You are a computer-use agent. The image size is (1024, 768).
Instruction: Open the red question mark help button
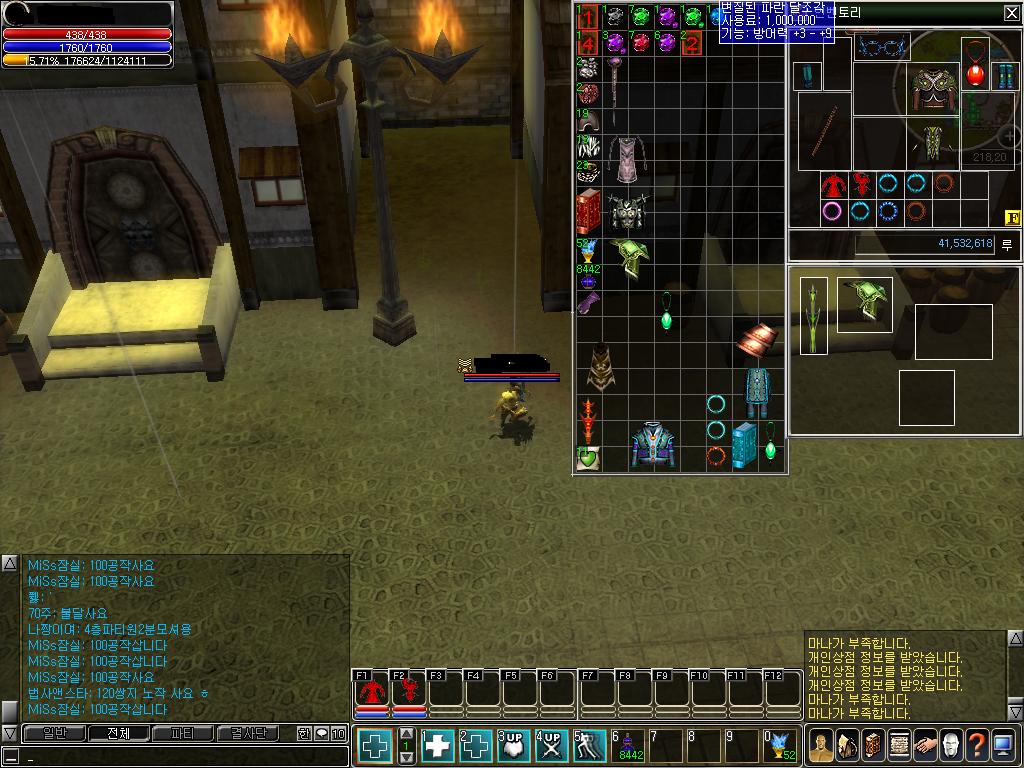click(x=976, y=745)
